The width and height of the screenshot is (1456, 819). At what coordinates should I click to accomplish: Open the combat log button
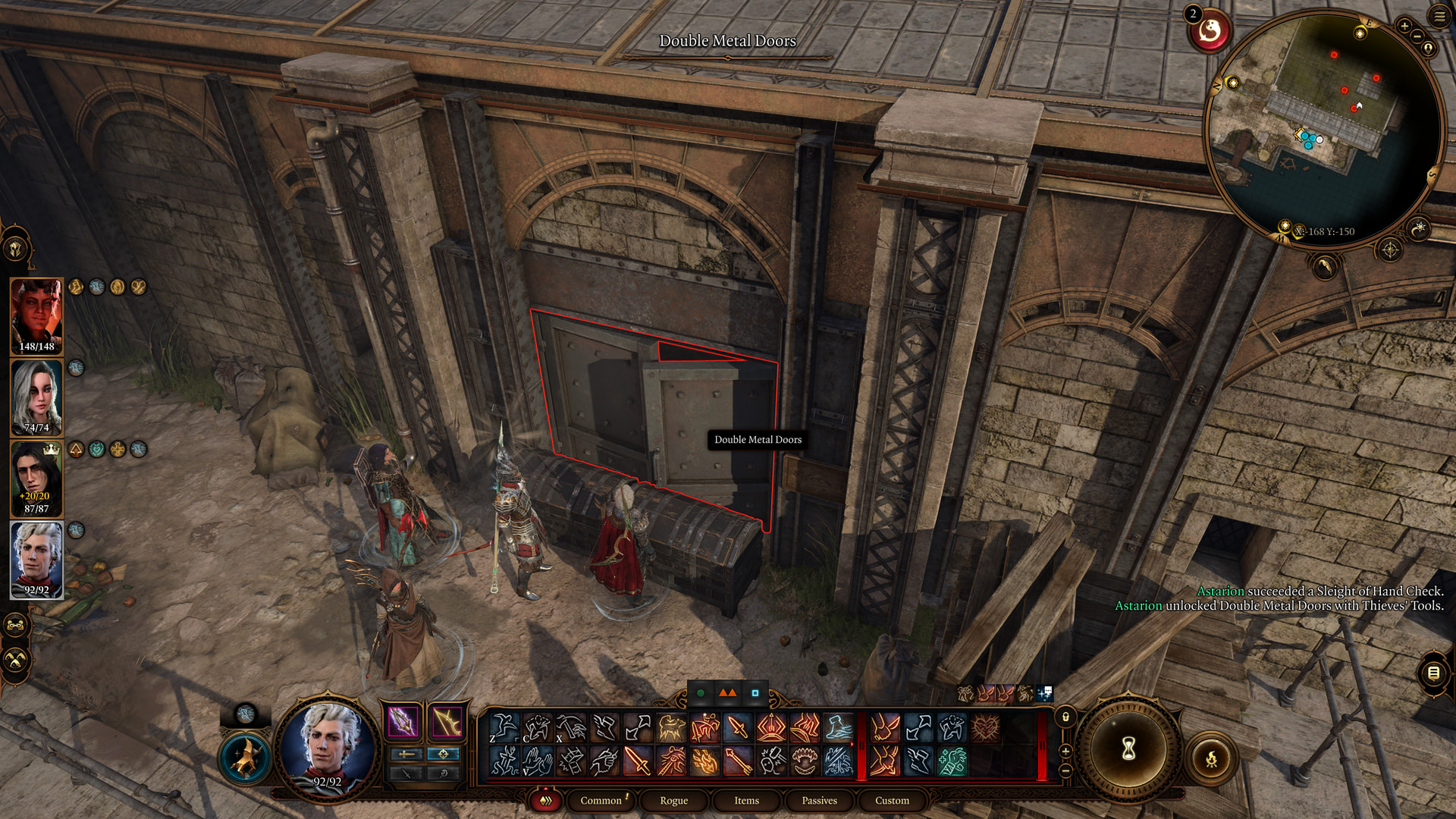(1432, 673)
